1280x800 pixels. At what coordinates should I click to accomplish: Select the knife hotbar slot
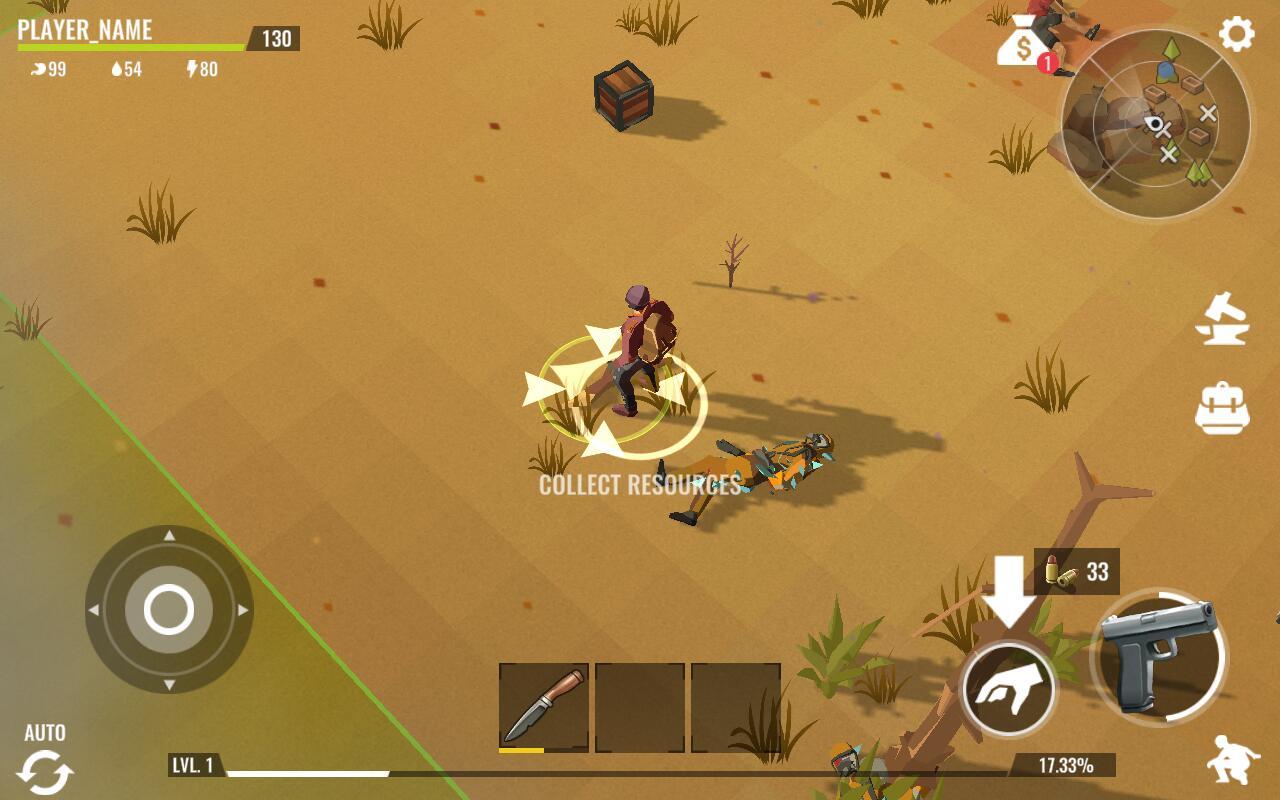pyautogui.click(x=543, y=707)
